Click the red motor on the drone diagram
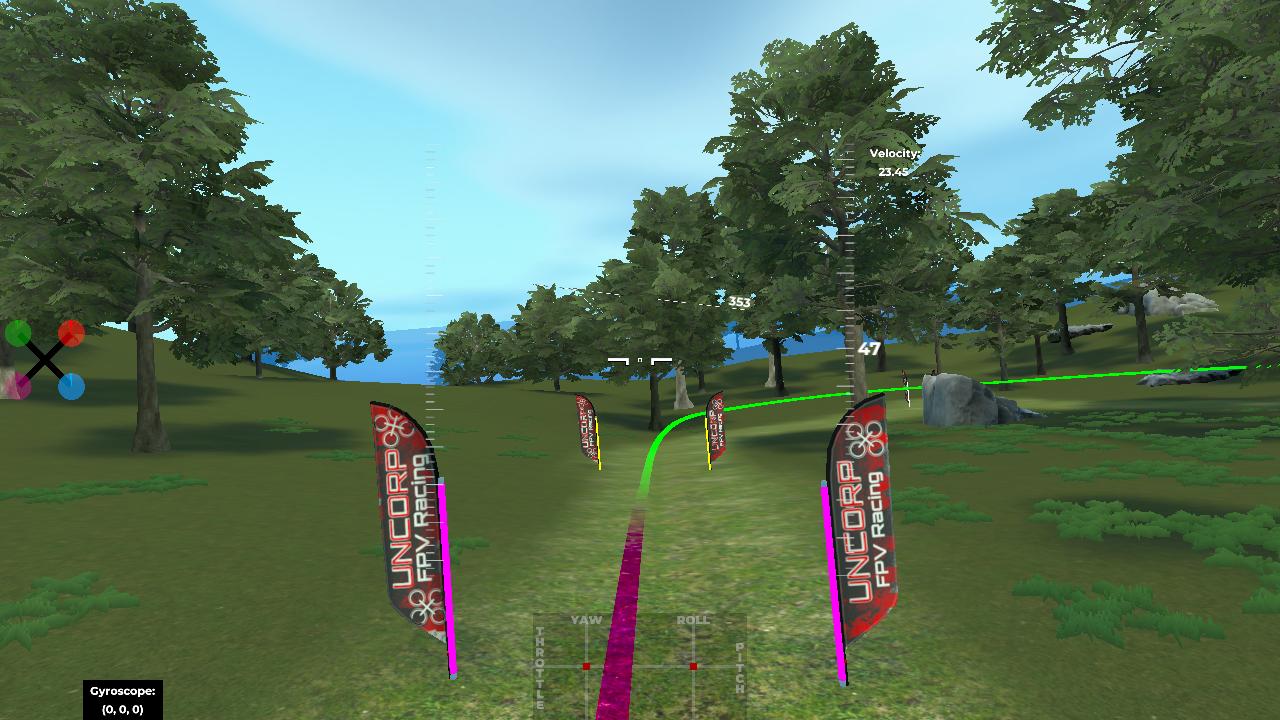1280x720 pixels. [72, 333]
